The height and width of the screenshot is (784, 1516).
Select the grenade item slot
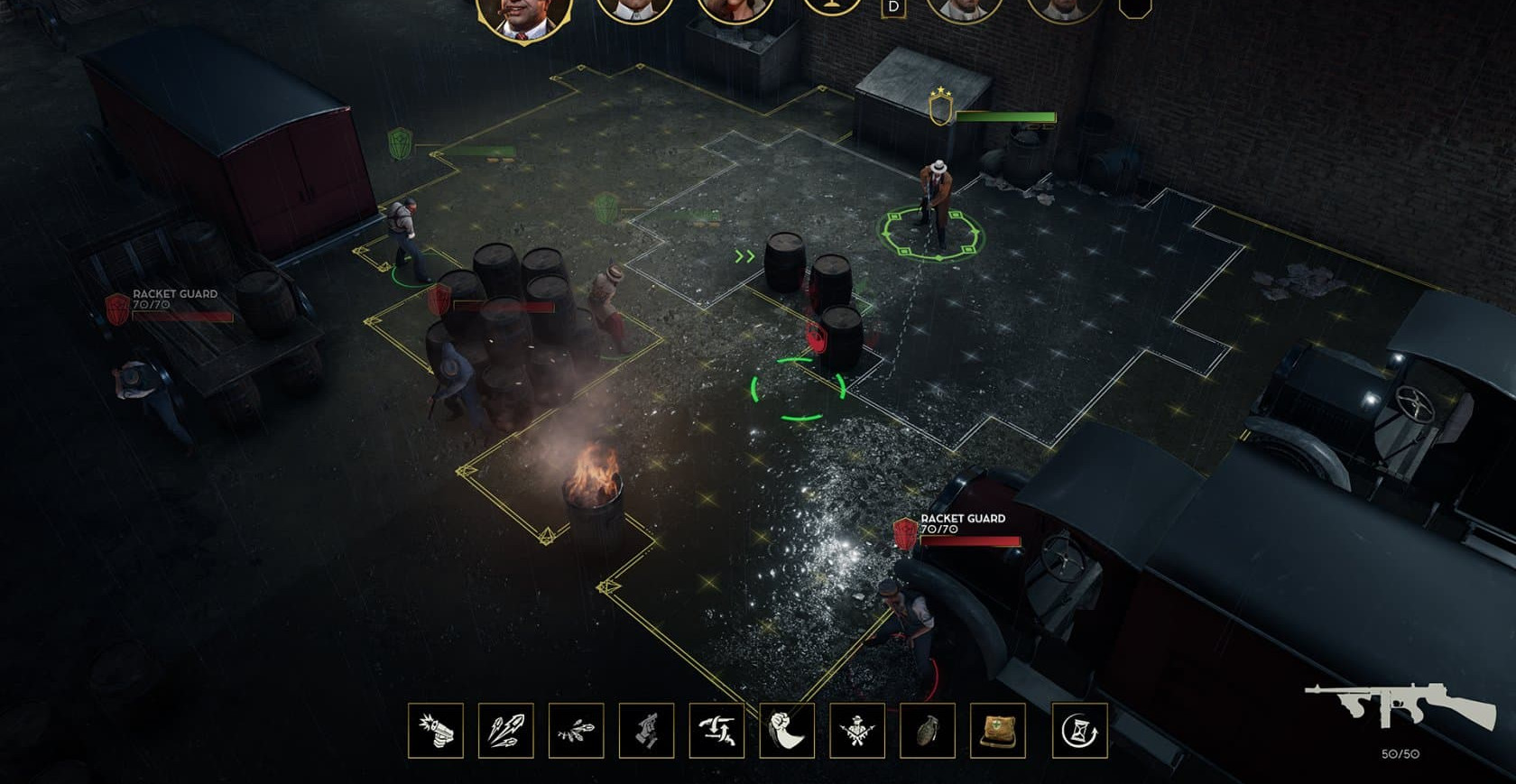point(928,731)
